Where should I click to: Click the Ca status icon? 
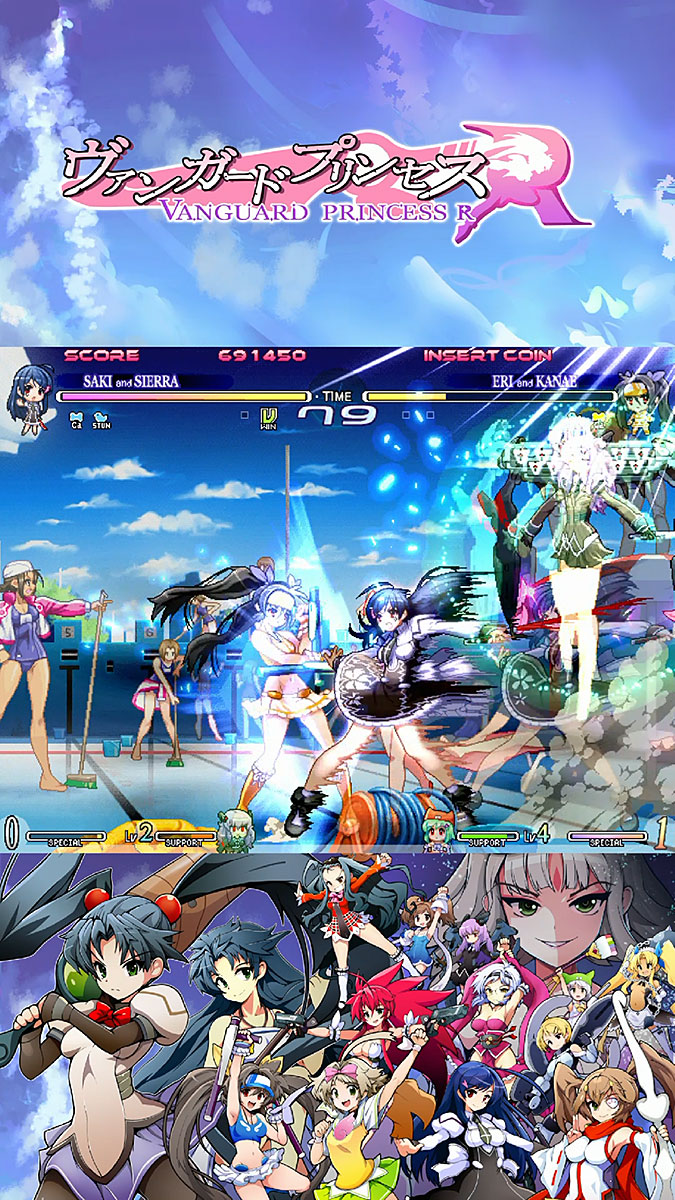(75, 419)
